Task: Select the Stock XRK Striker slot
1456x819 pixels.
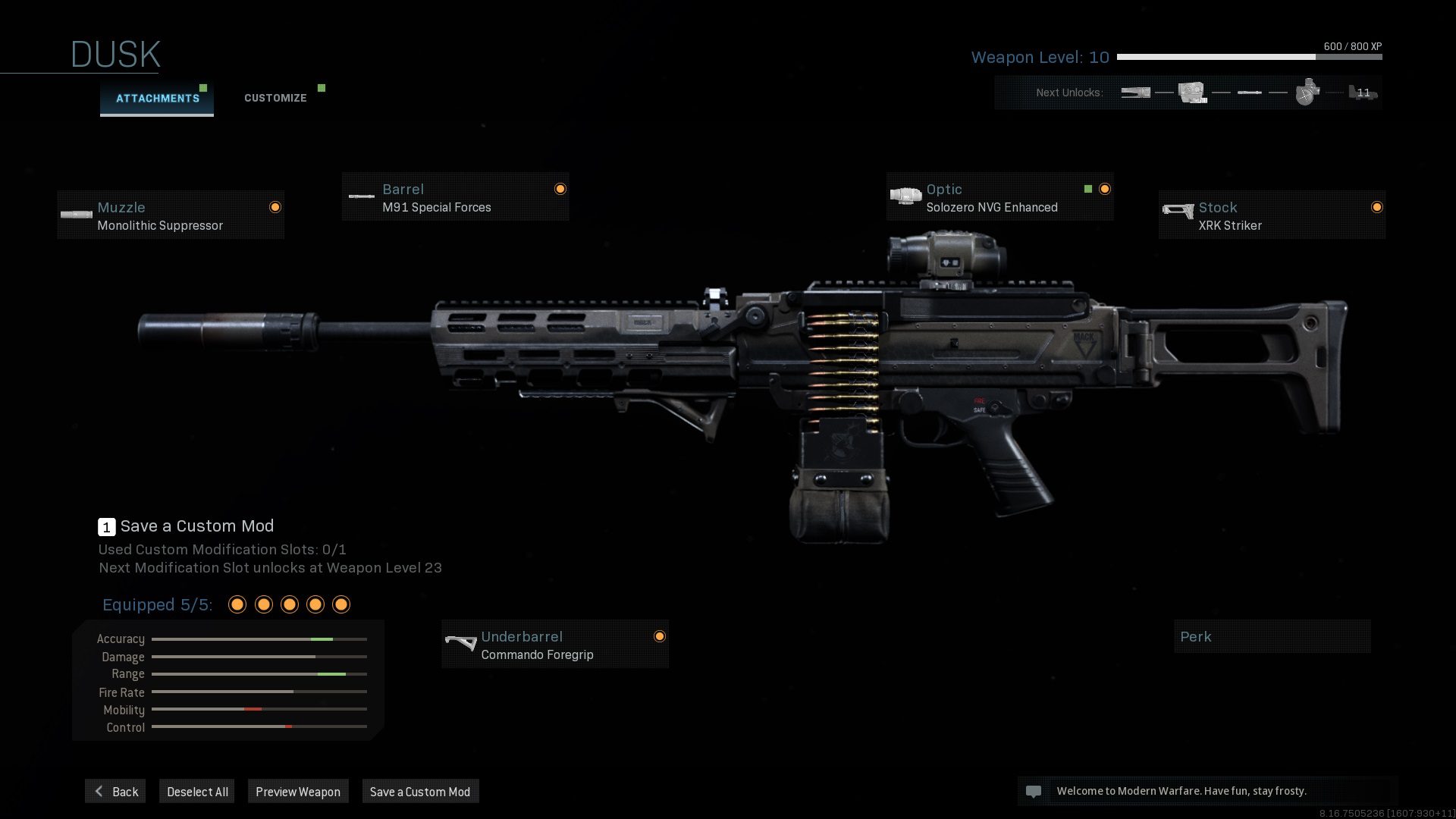Action: coord(1272,216)
